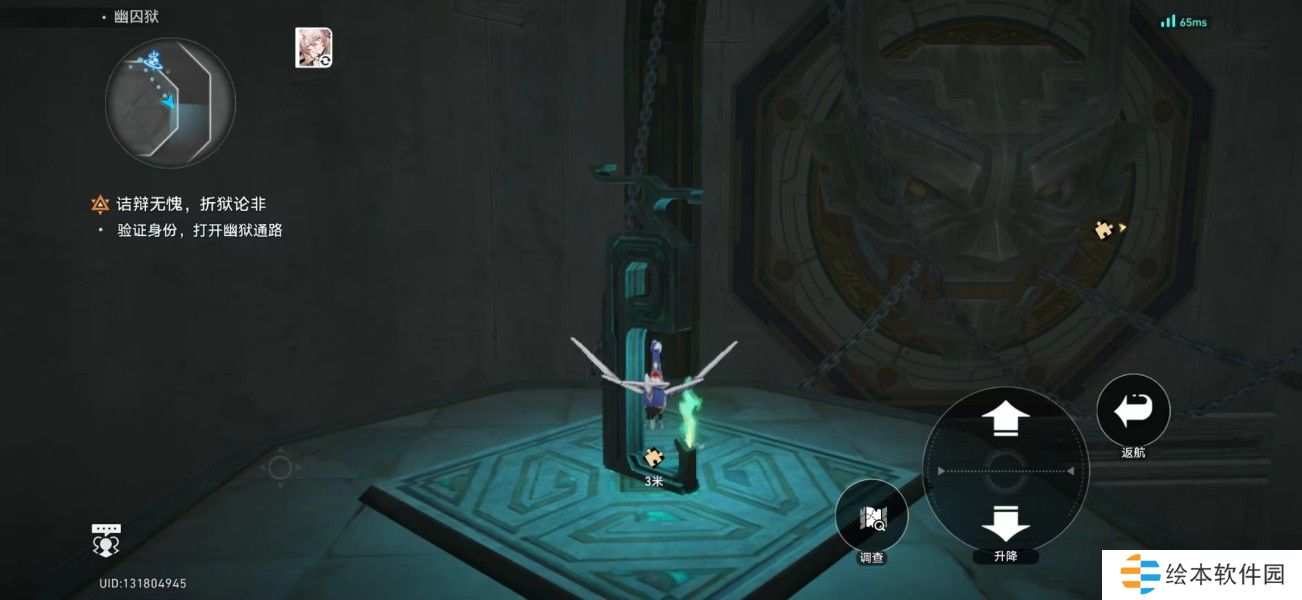Tap the ascend up arrow
The height and width of the screenshot is (600, 1302).
[x=1006, y=418]
